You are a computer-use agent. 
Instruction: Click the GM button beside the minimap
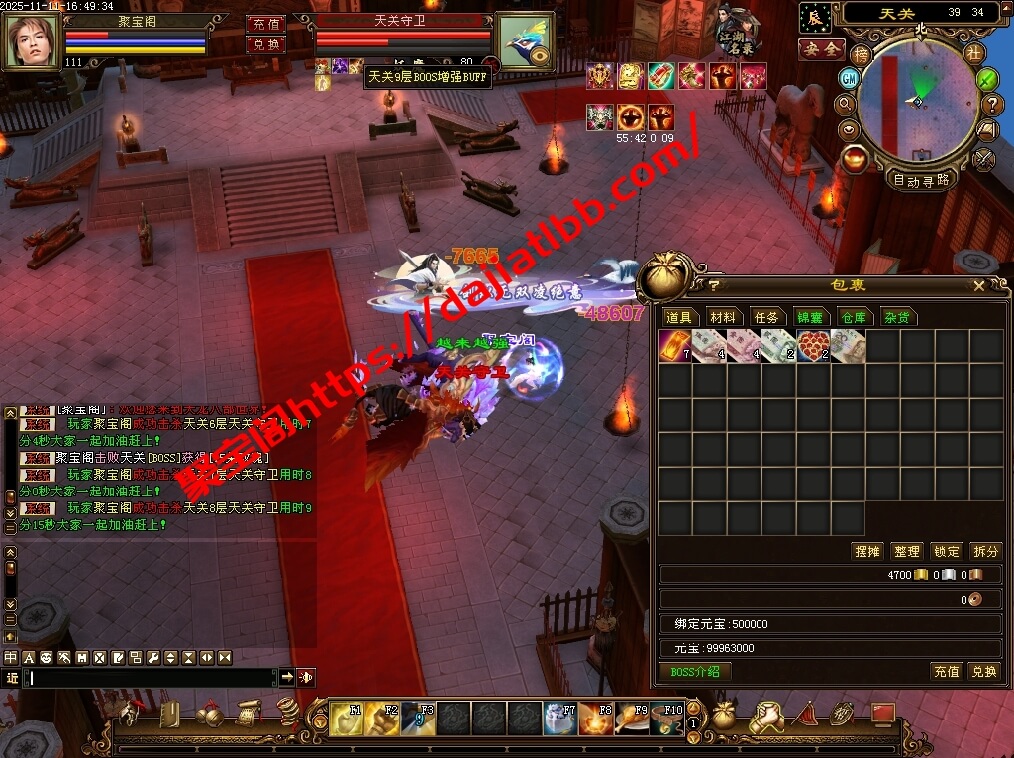(x=848, y=78)
